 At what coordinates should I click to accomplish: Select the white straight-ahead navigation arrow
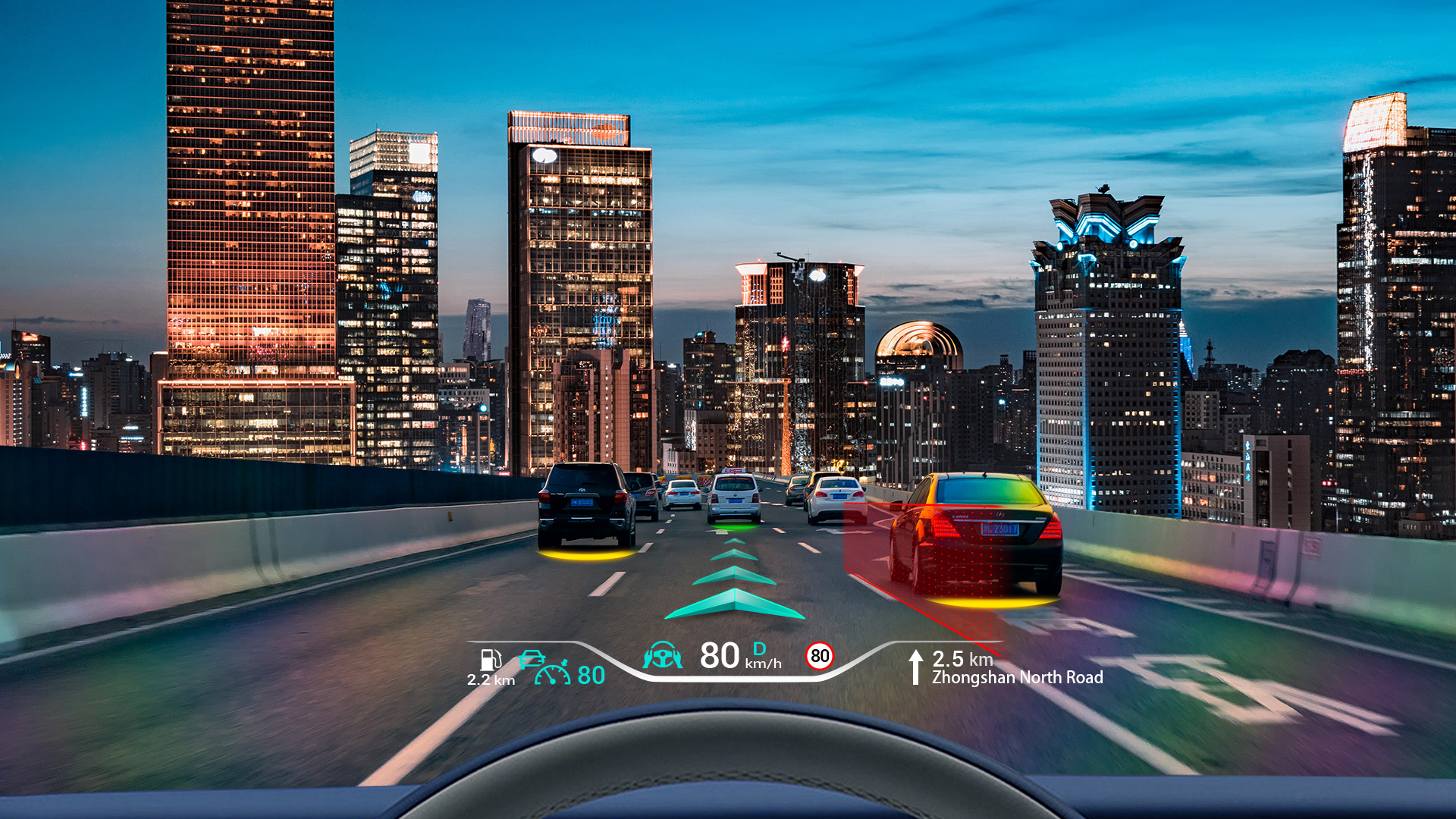point(915,667)
